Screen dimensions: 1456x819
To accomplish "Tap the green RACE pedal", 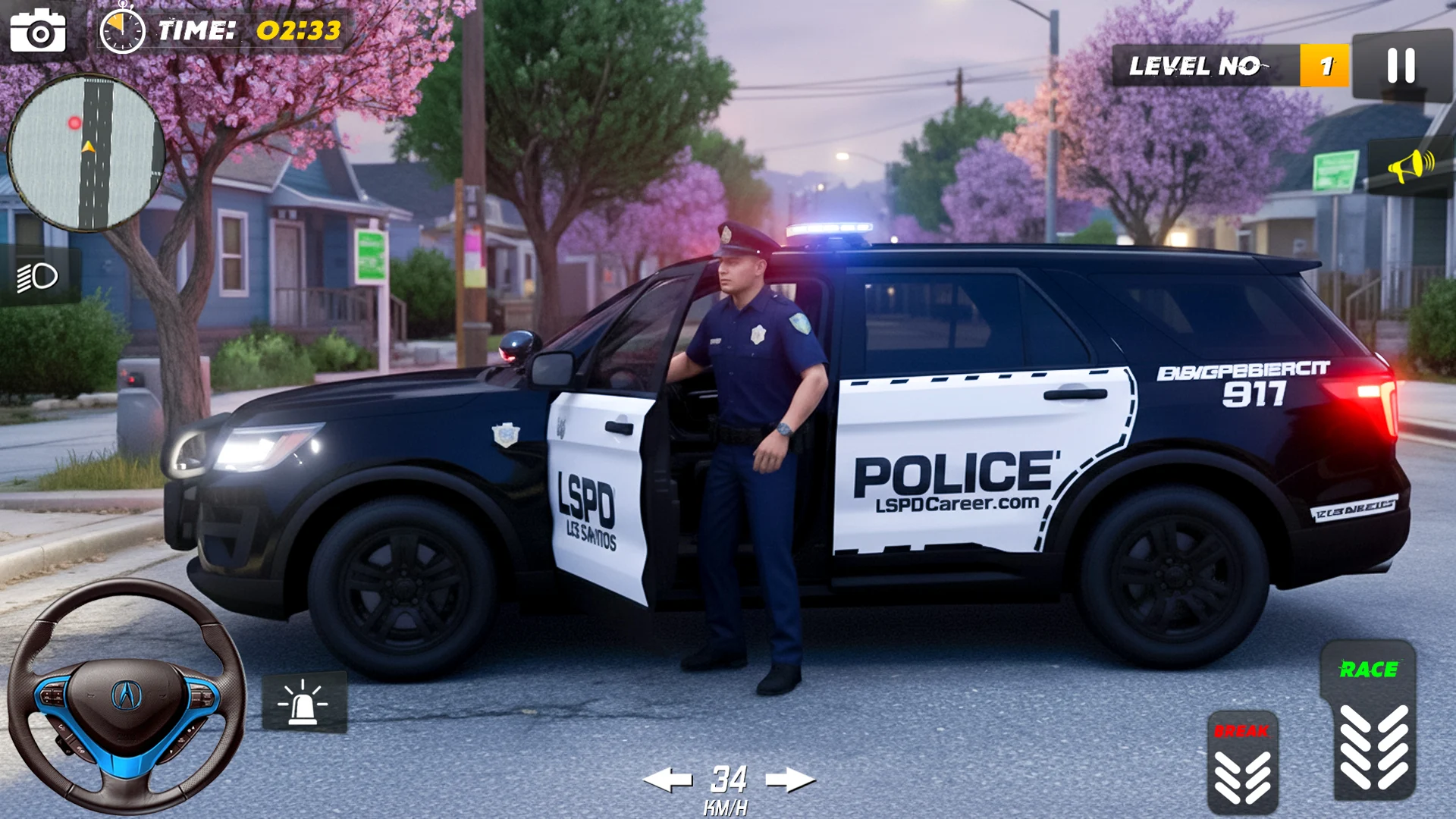I will click(x=1368, y=720).
